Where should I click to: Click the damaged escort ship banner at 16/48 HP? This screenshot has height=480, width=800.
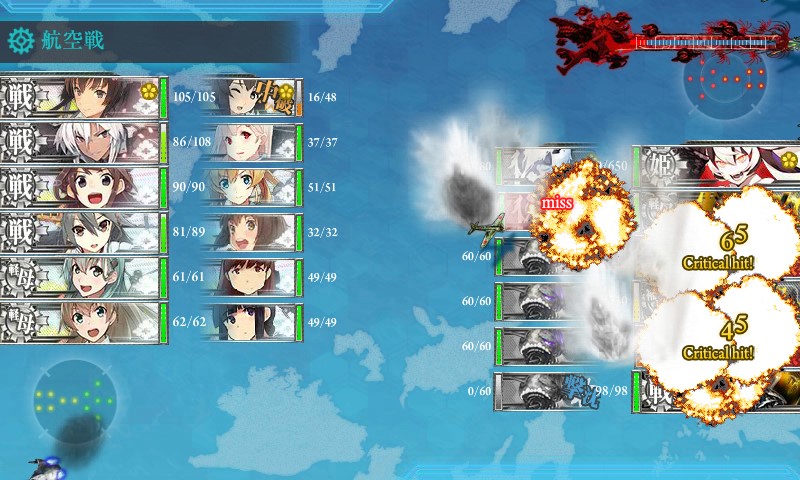click(x=250, y=97)
